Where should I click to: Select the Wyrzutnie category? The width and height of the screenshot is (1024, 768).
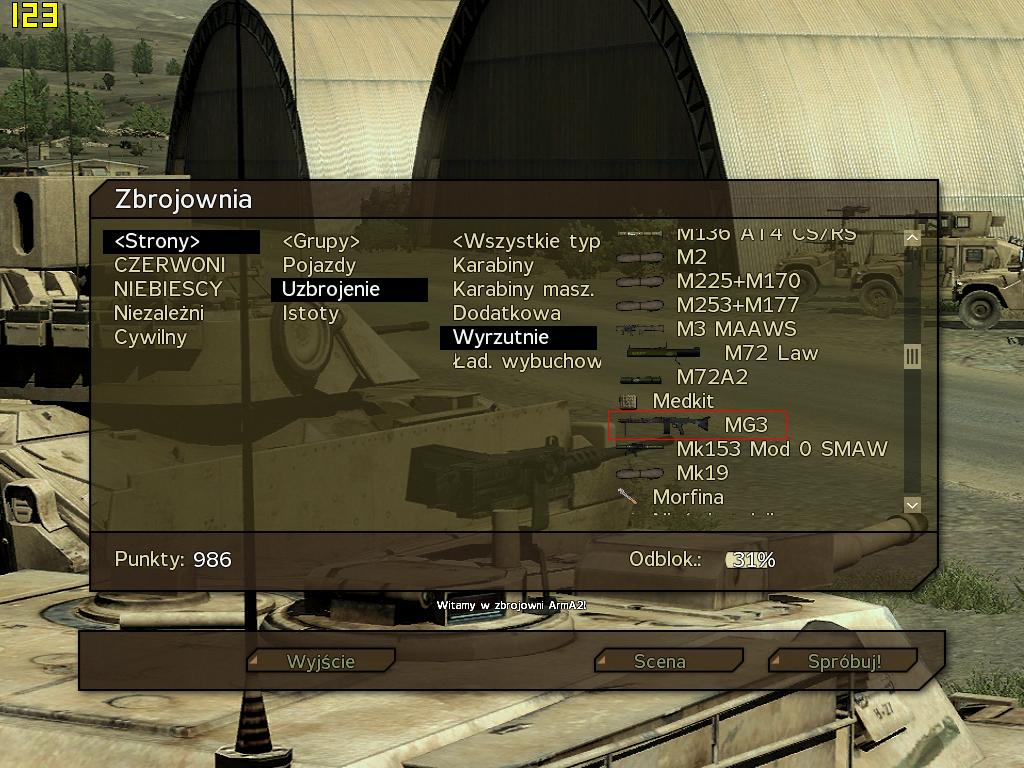click(501, 337)
